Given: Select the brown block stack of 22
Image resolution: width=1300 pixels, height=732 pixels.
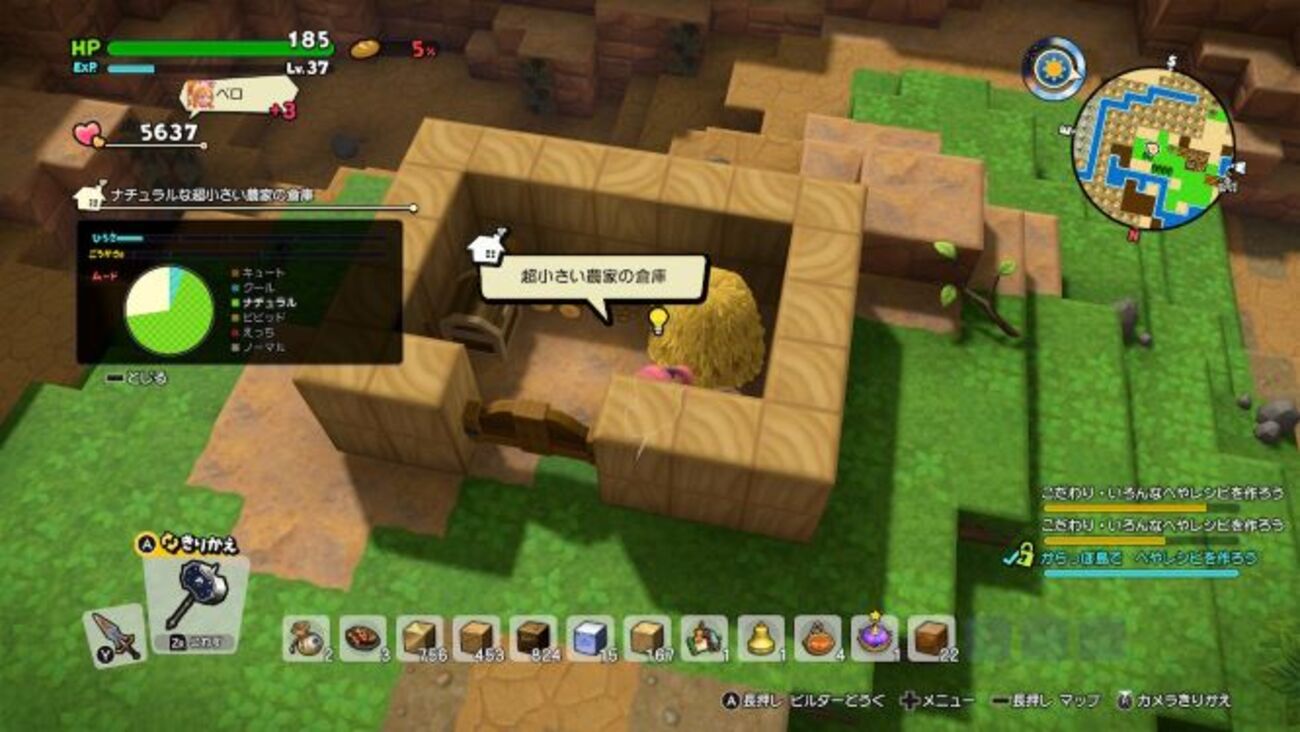Looking at the screenshot, I should pyautogui.click(x=932, y=638).
